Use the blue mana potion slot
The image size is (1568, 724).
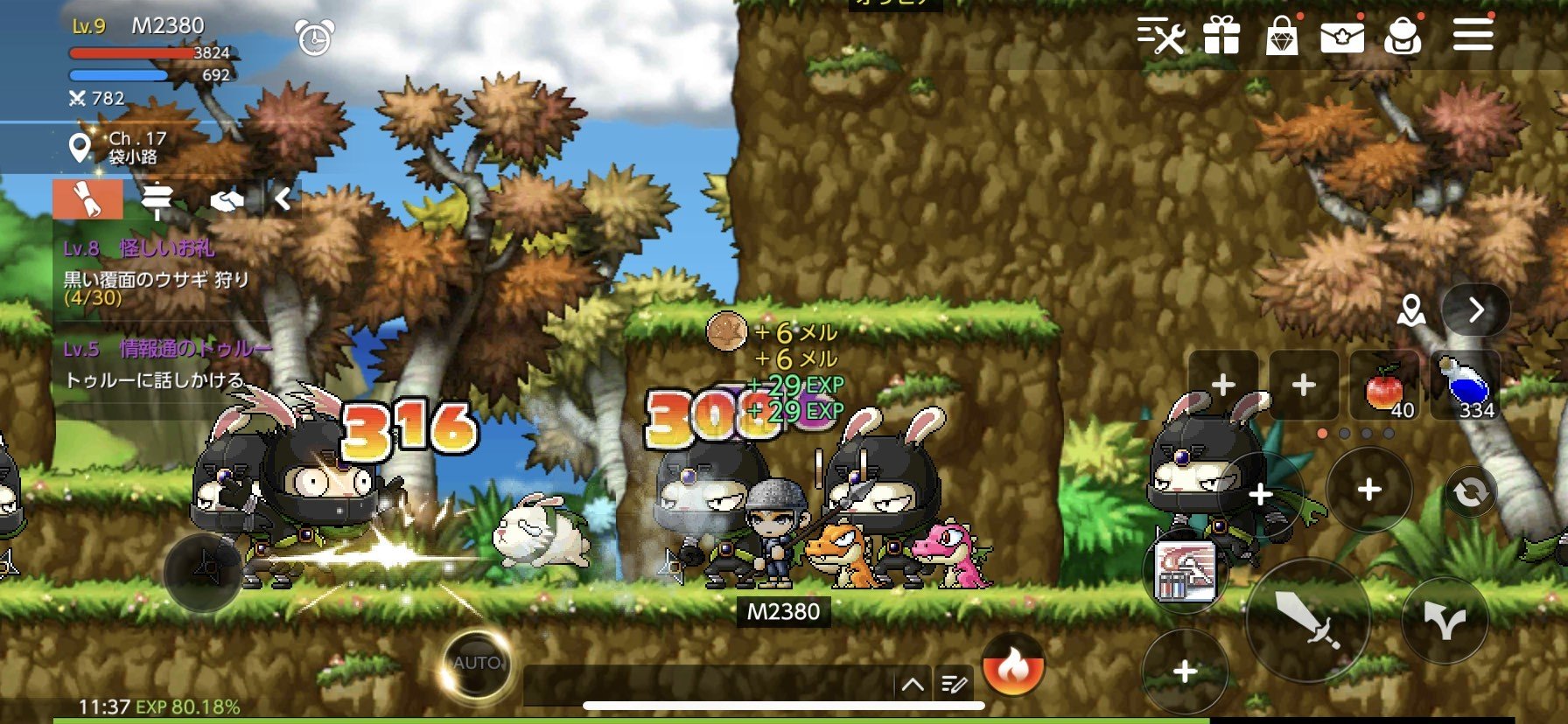1465,386
